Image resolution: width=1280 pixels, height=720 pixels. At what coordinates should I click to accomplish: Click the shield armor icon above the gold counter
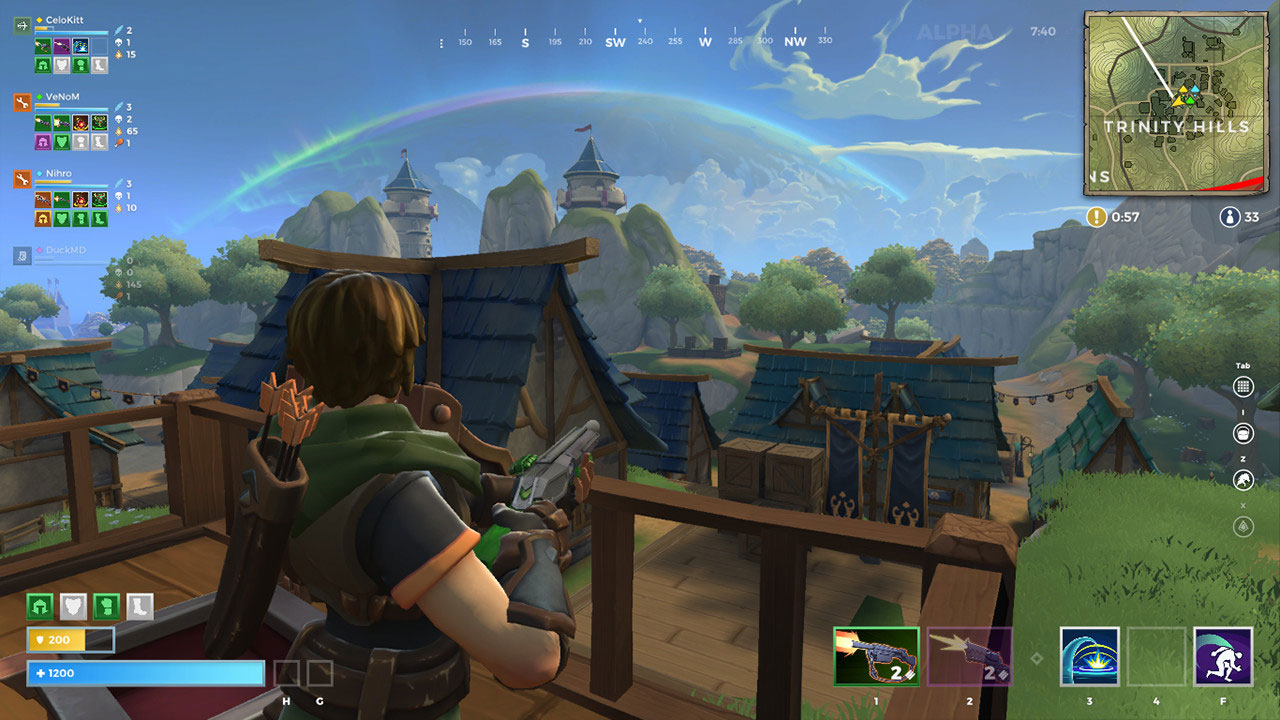point(72,606)
